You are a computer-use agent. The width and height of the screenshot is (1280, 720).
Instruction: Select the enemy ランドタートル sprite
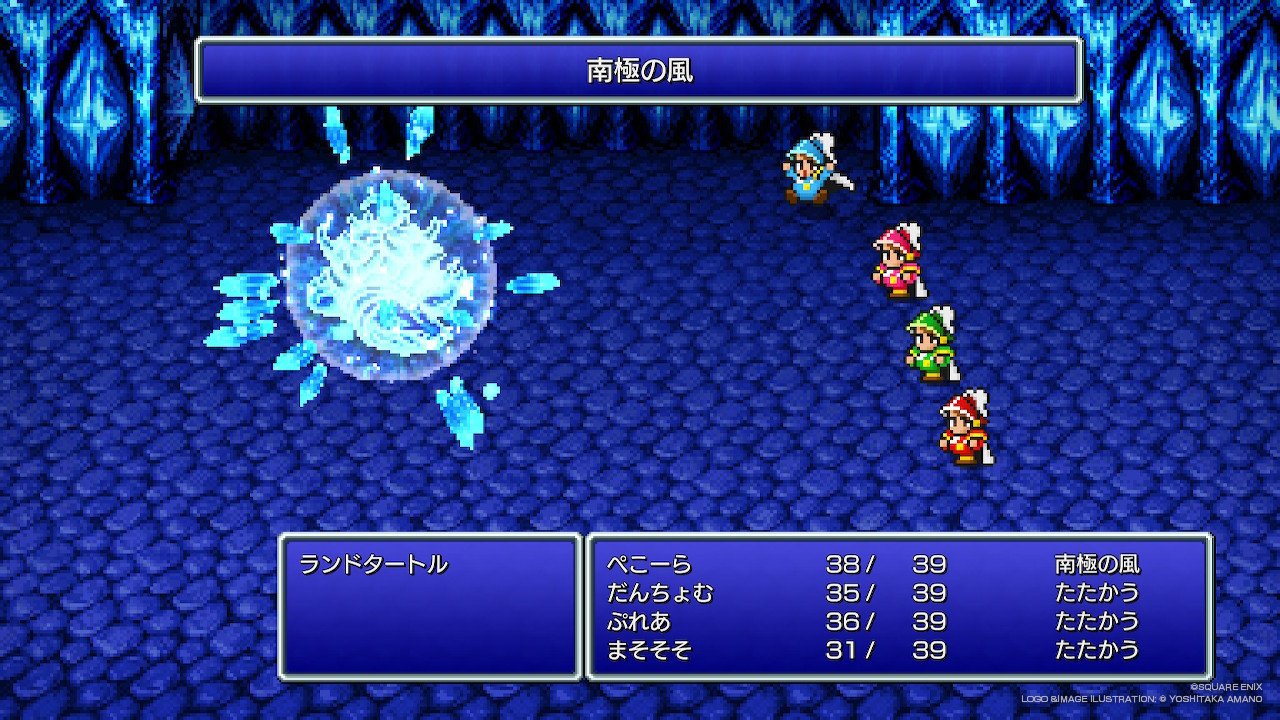click(x=385, y=290)
